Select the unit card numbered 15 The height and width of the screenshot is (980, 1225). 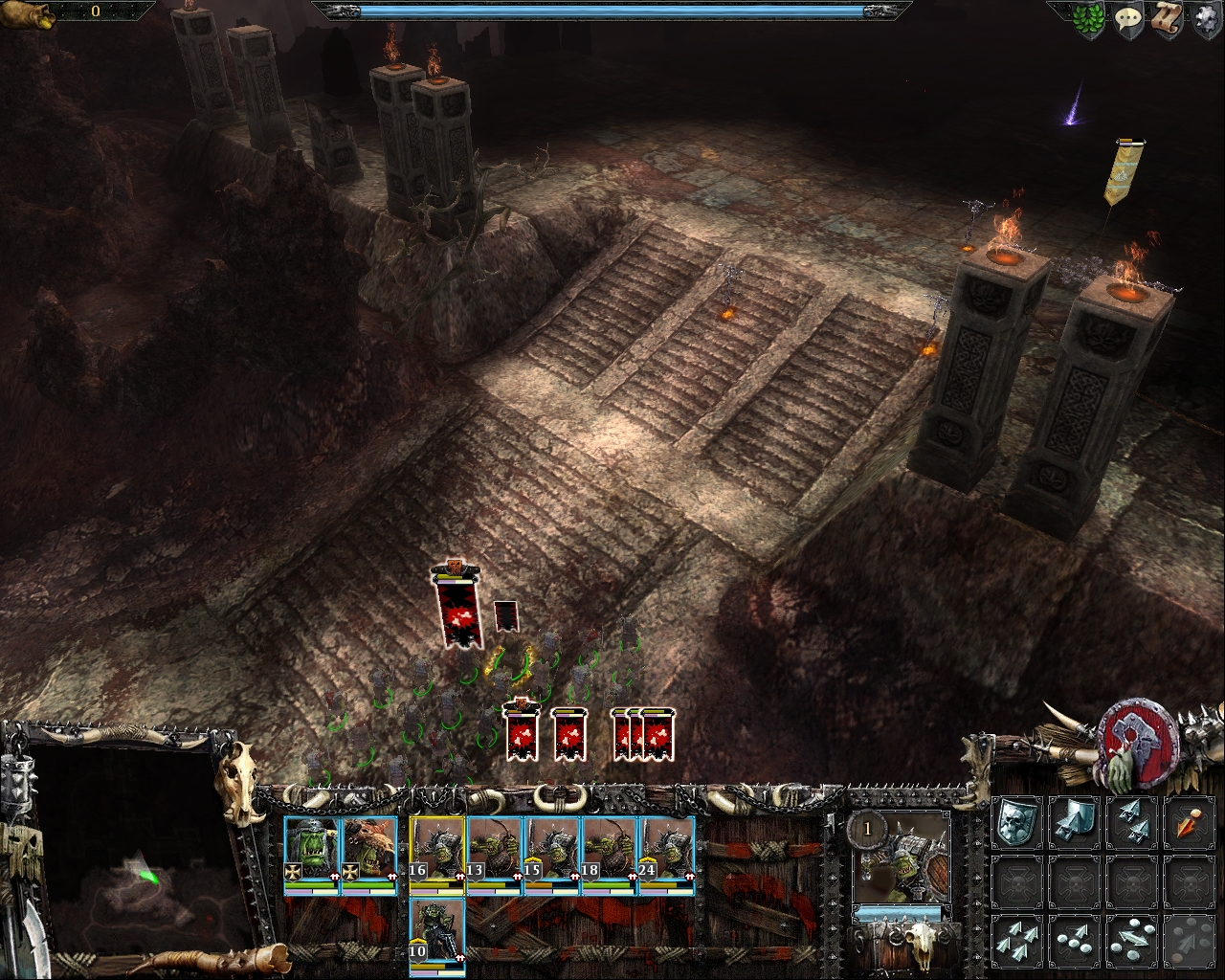(x=552, y=853)
